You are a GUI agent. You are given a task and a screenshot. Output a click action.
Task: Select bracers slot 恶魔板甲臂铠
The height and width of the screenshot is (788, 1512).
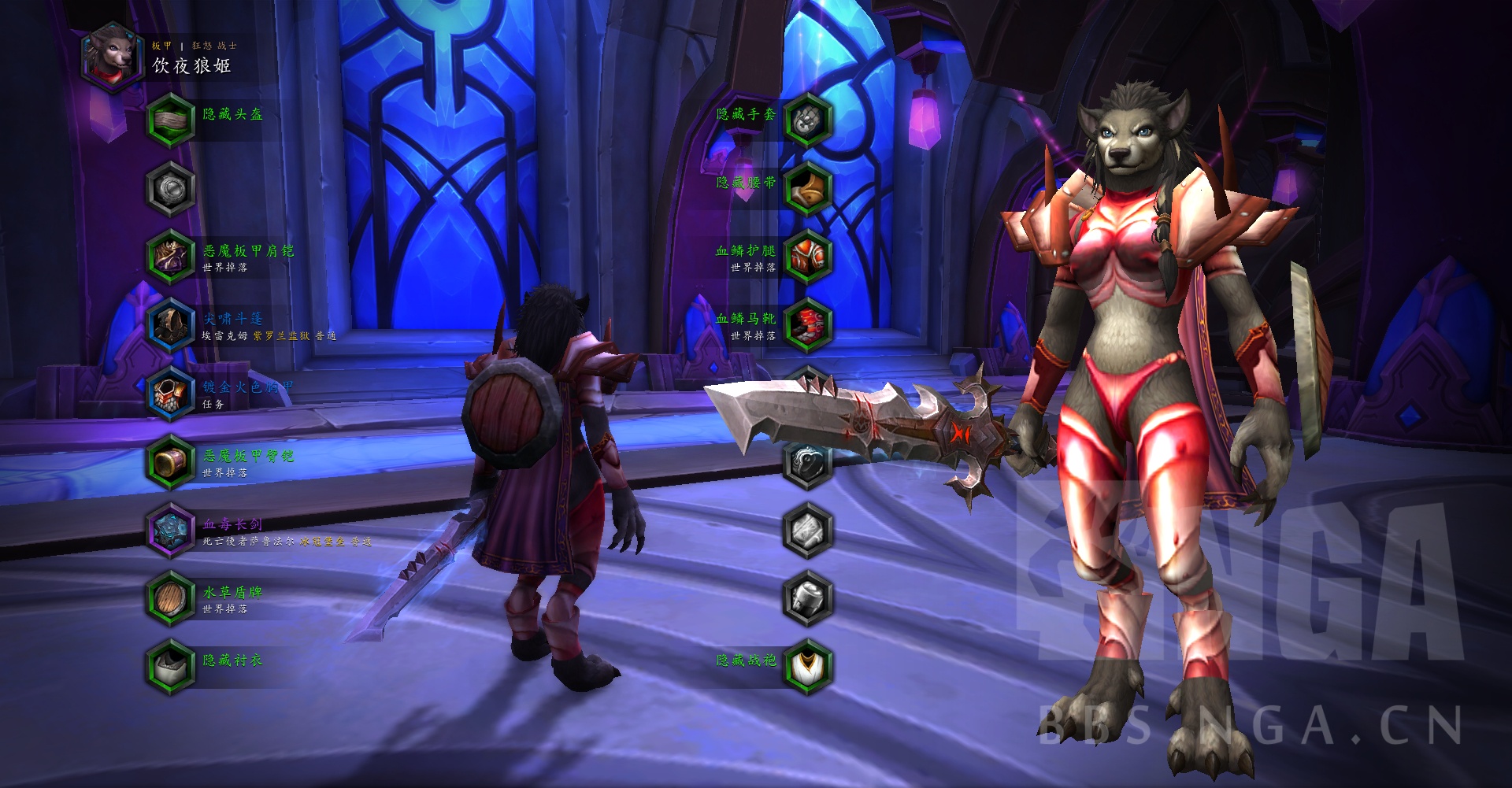point(170,461)
